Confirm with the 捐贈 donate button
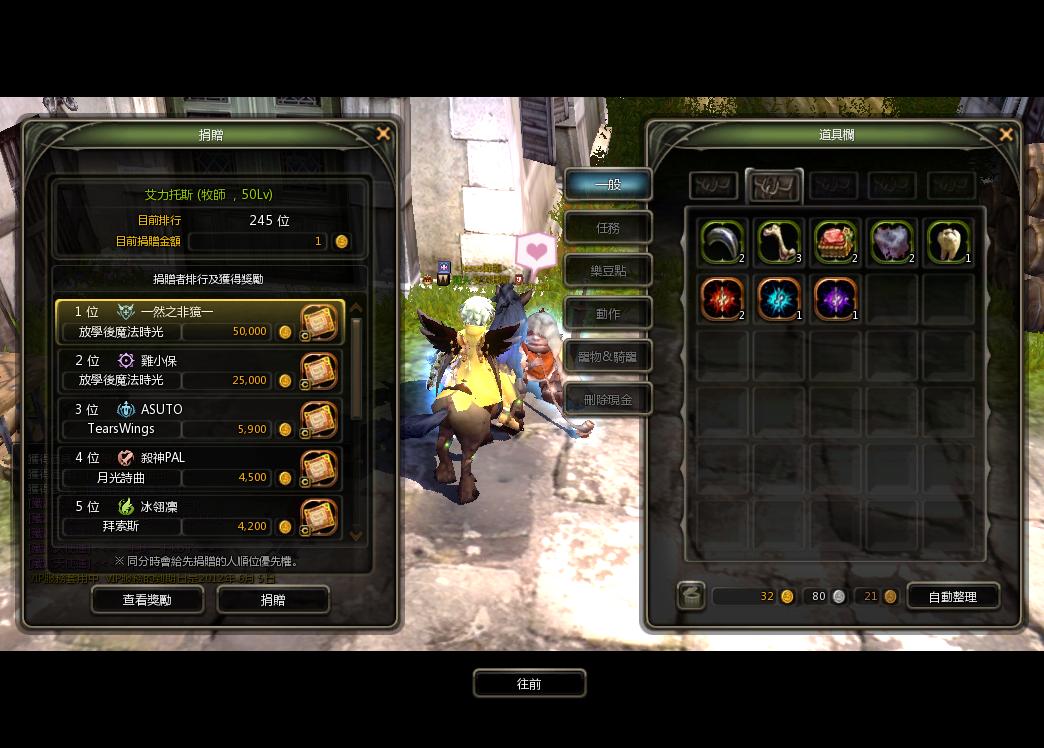Screen dimensions: 1044x748 pyautogui.click(x=273, y=599)
